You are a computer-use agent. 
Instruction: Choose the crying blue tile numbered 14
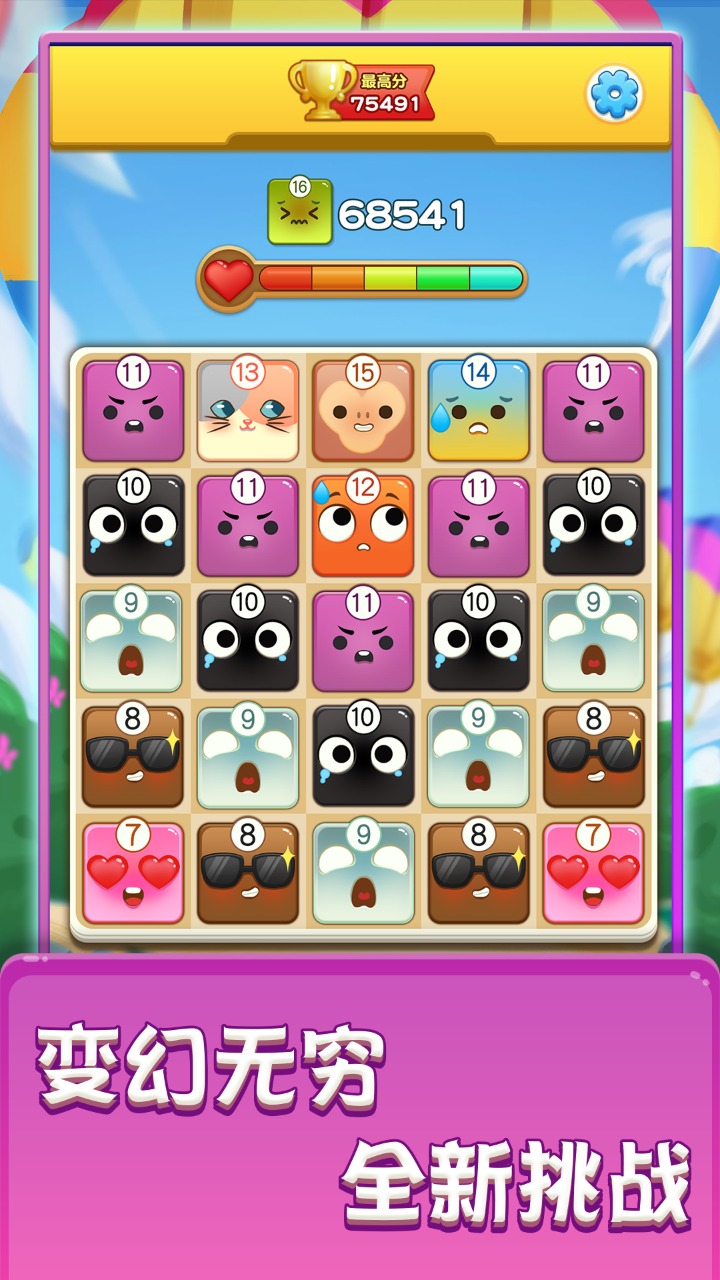pyautogui.click(x=478, y=412)
